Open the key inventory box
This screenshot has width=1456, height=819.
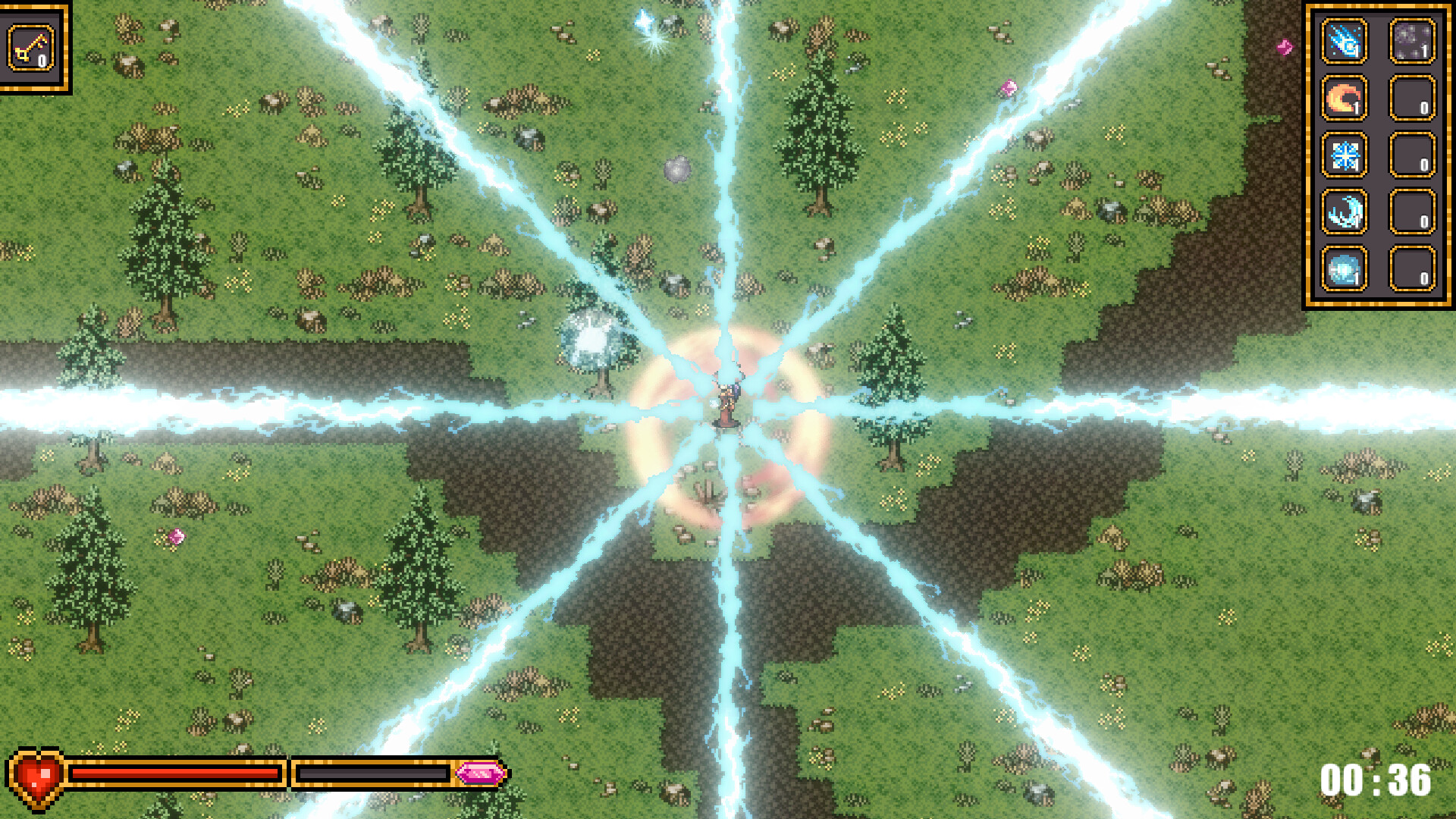point(36,45)
